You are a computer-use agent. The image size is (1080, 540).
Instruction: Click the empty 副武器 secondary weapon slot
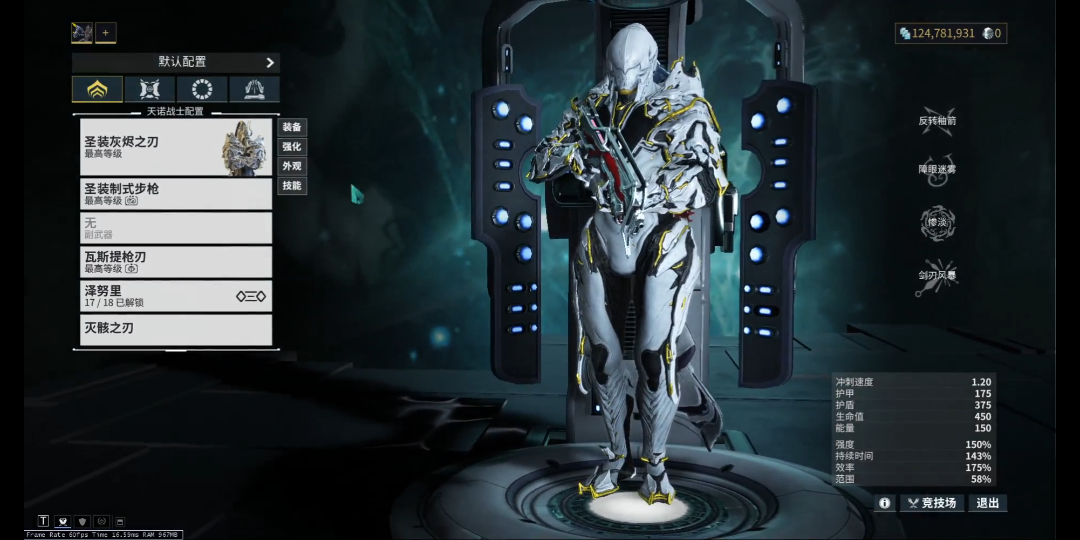tap(176, 228)
